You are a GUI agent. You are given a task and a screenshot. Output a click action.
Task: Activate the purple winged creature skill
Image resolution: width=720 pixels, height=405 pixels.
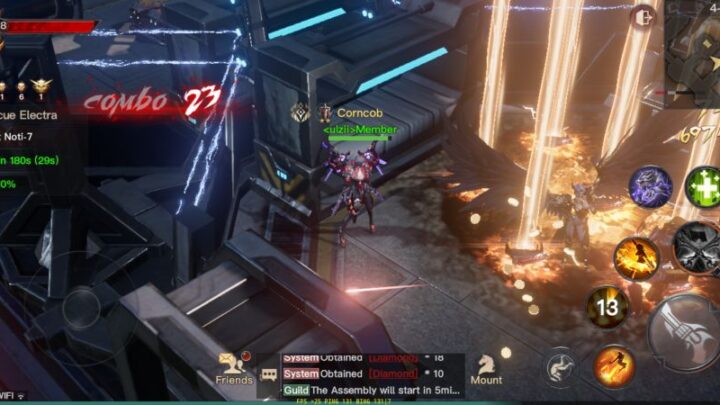pos(650,186)
